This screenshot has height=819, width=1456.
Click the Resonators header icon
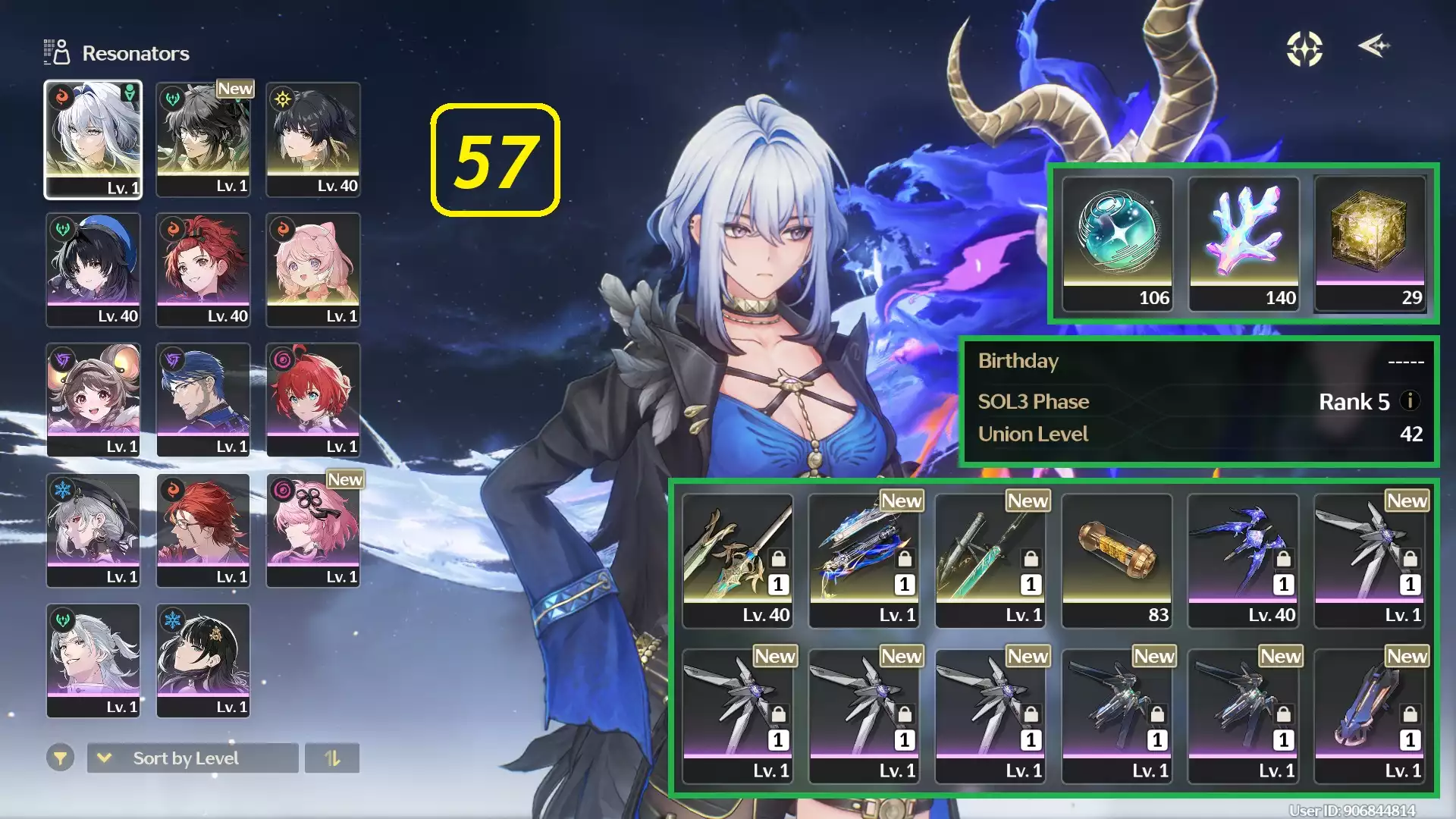[58, 52]
